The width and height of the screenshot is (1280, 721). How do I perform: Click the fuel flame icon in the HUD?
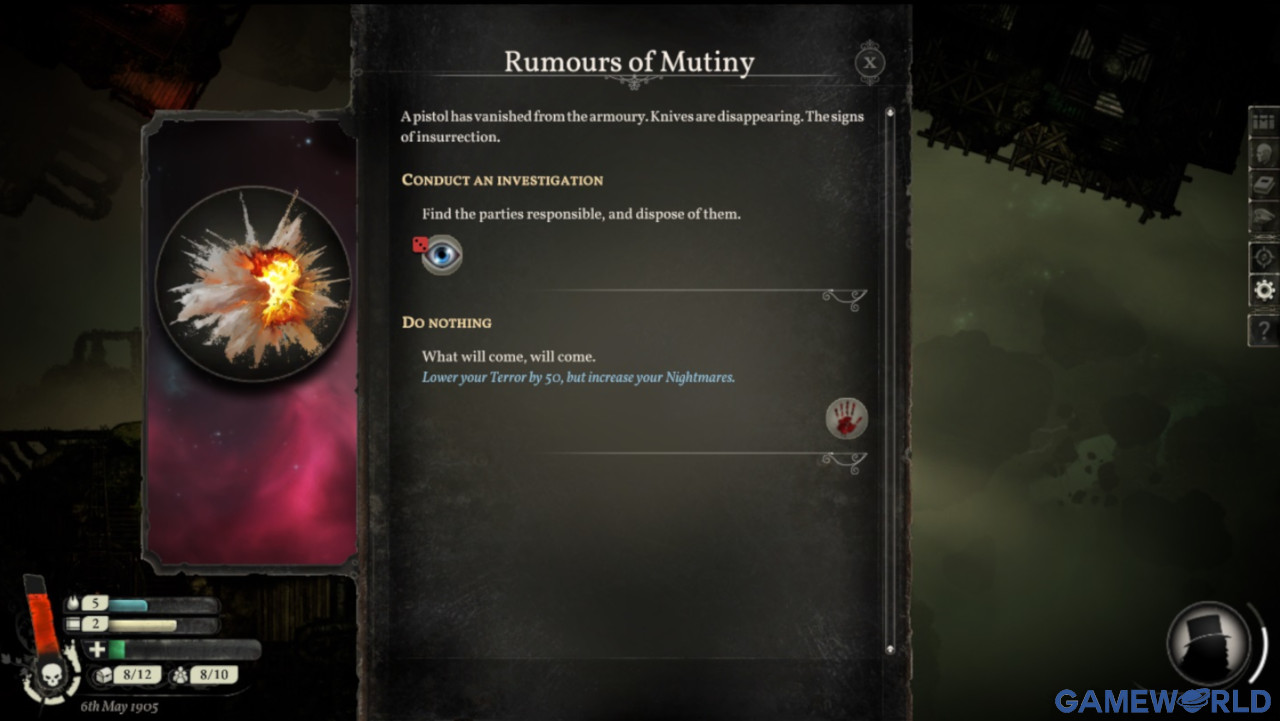tap(73, 603)
